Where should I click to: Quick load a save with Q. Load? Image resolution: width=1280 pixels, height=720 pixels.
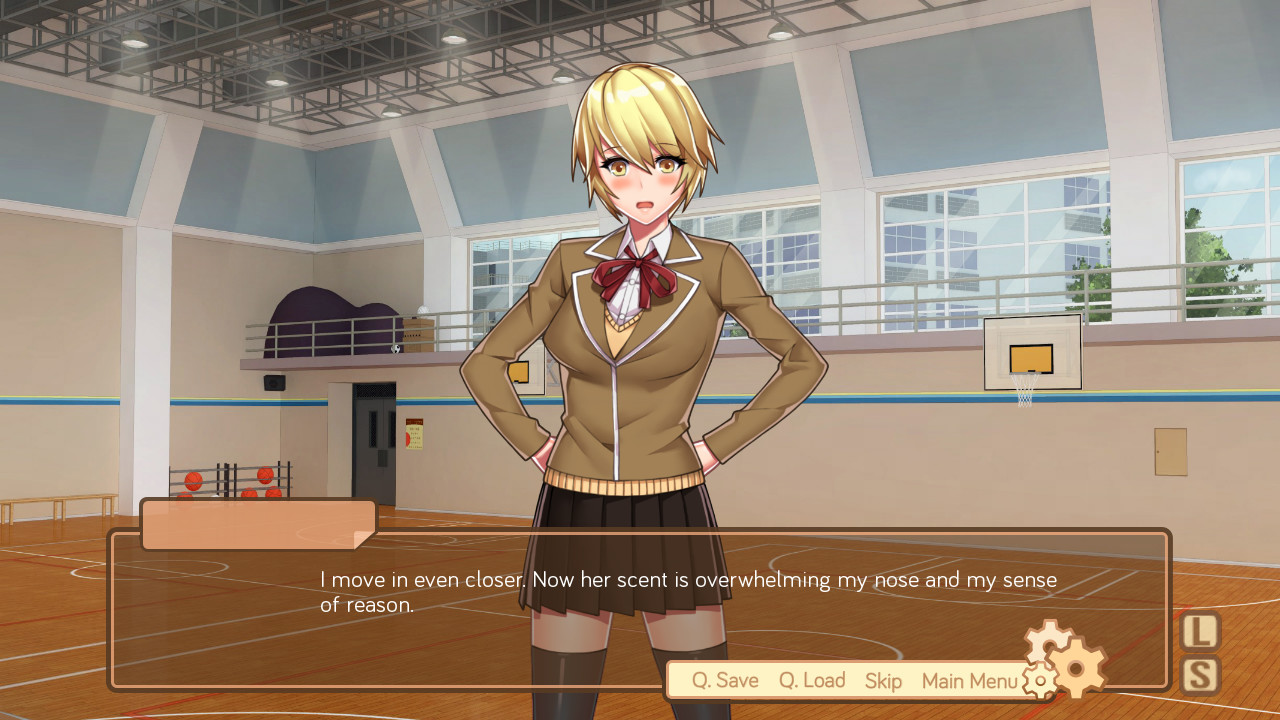pos(811,680)
